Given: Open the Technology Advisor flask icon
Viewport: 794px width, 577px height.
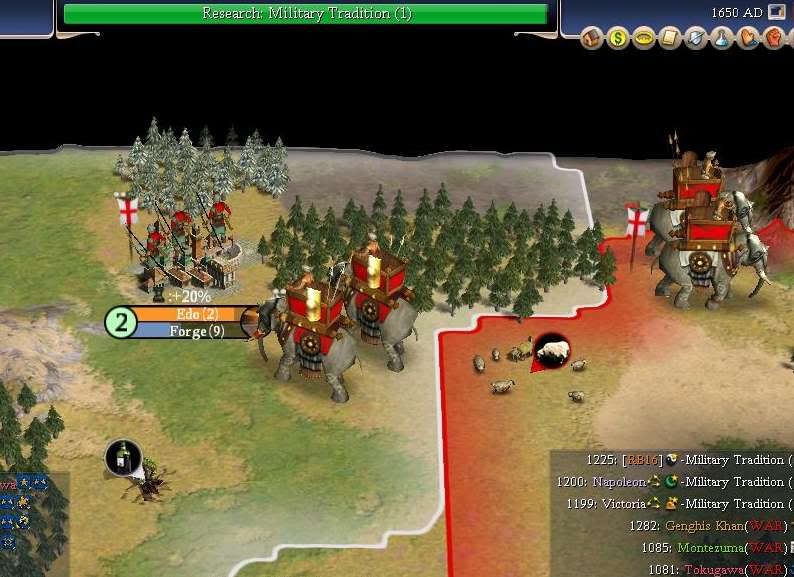Looking at the screenshot, I should [722, 39].
